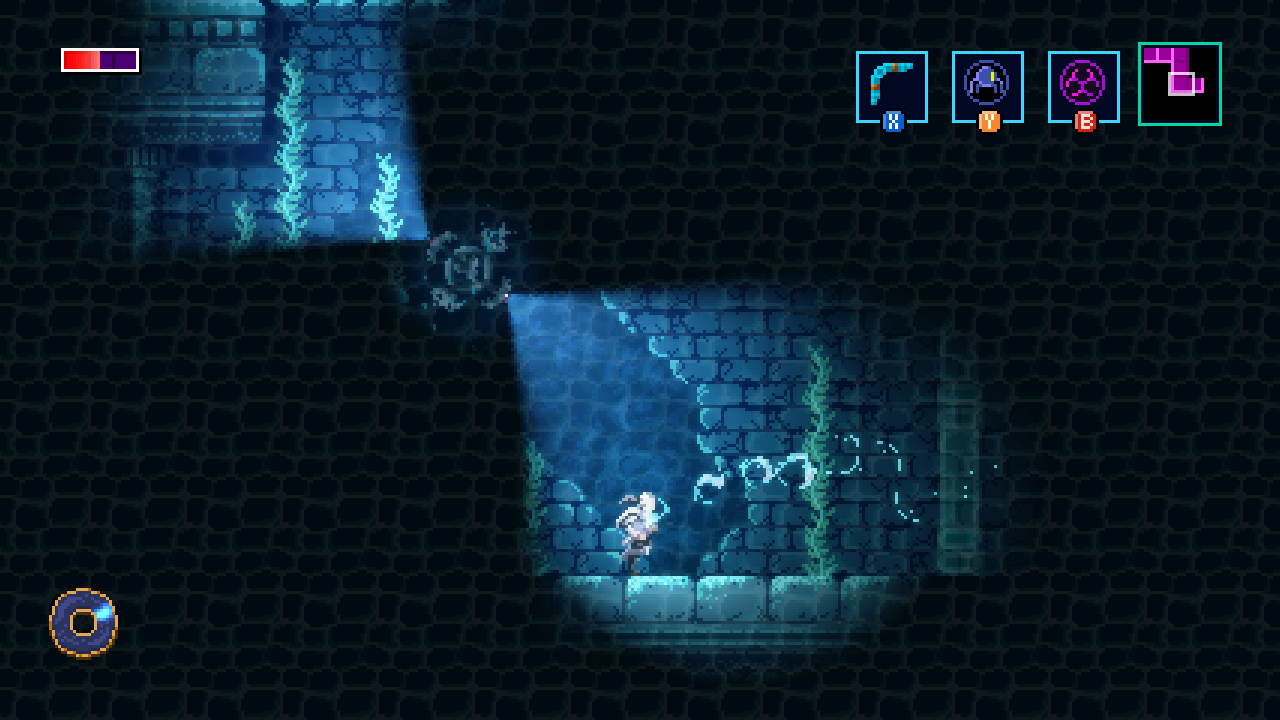Screen dimensions: 1280x720
Task: Select the purple hack disruptor icon
Action: (x=1084, y=87)
